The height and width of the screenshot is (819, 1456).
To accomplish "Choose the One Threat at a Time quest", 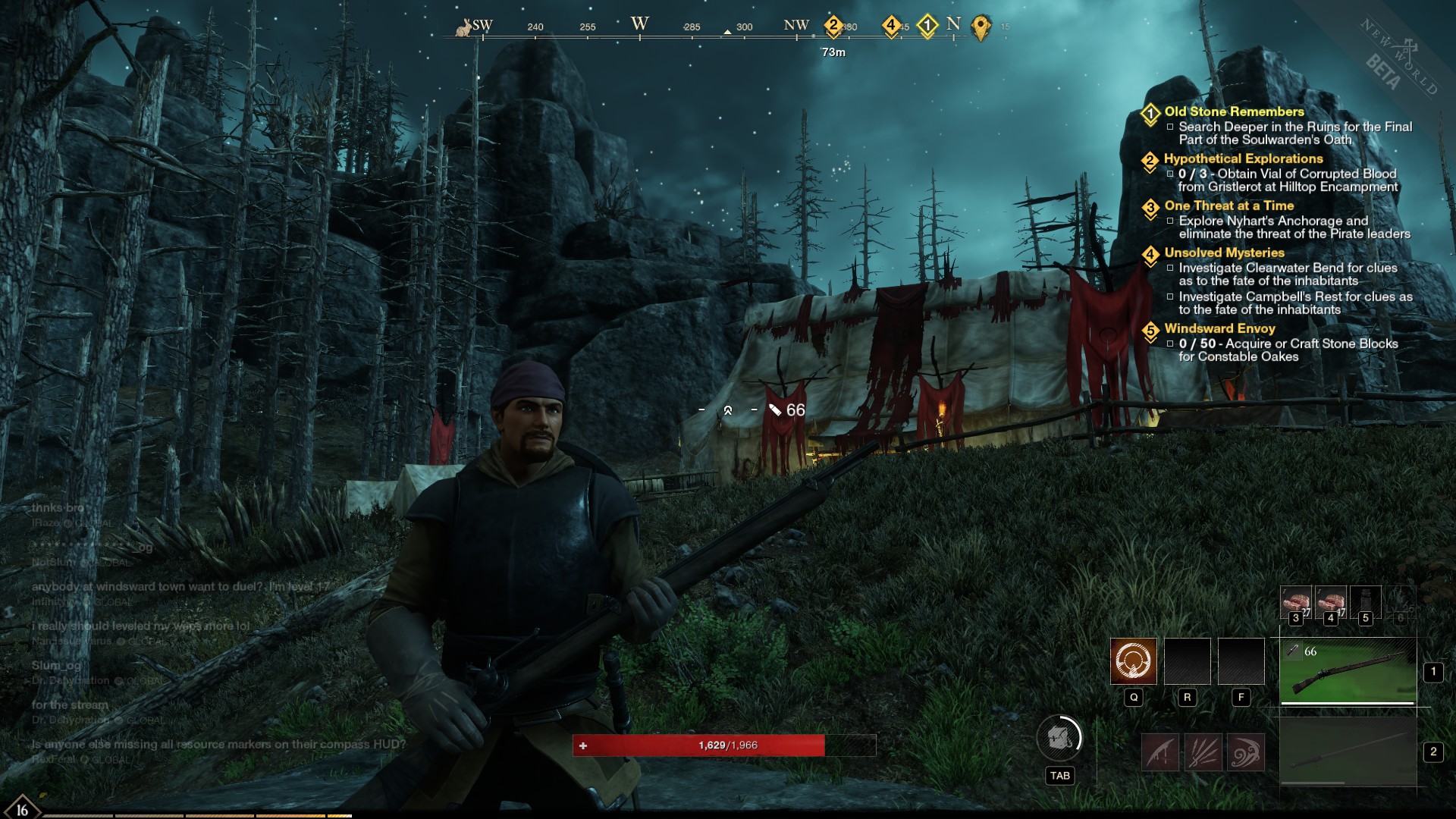I will coord(1228,206).
